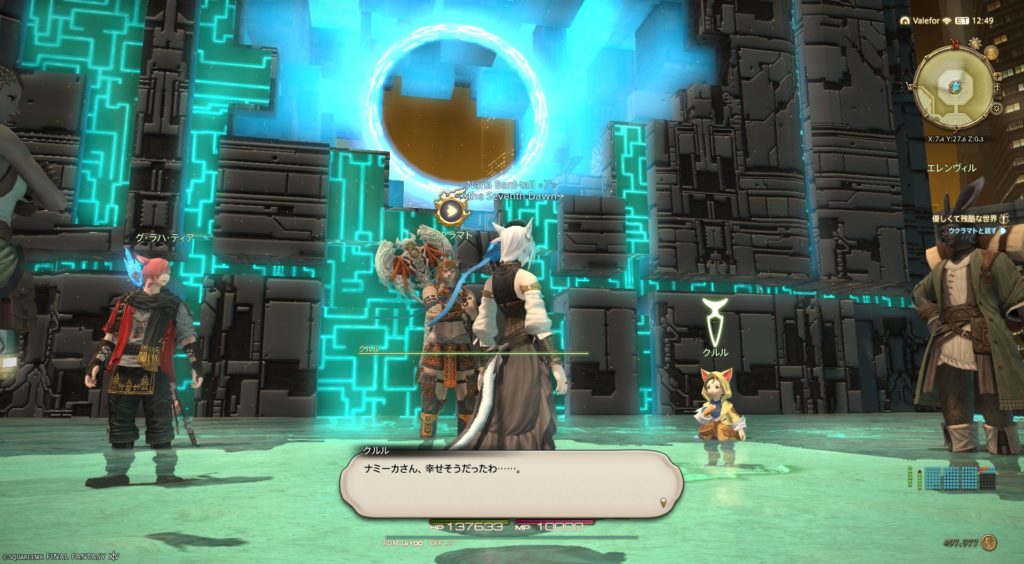Open the 優しくて残酷な世界 quest tracker entry
This screenshot has height=564, width=1024.
pyautogui.click(x=972, y=218)
